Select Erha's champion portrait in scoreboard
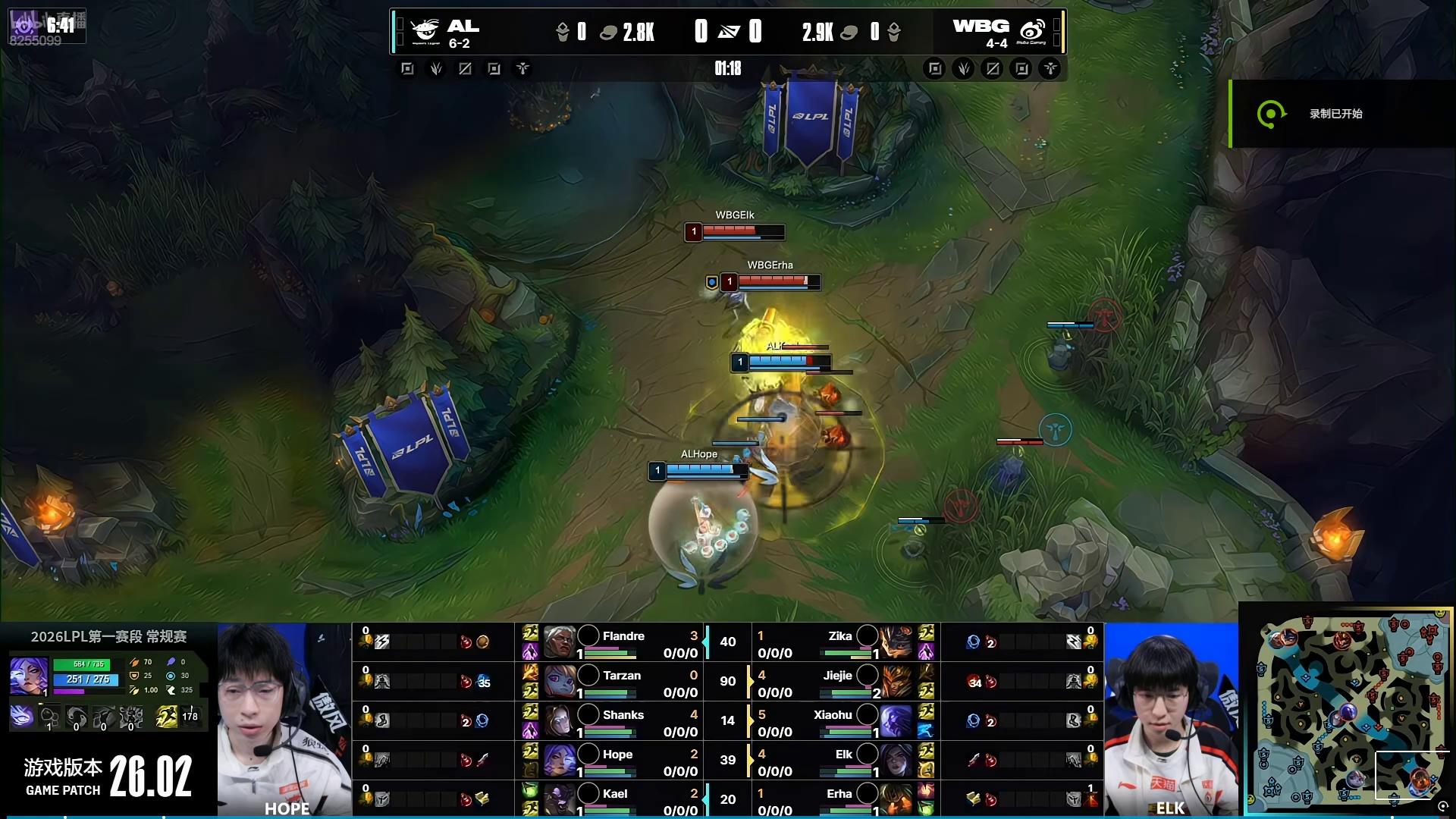 pos(896,800)
